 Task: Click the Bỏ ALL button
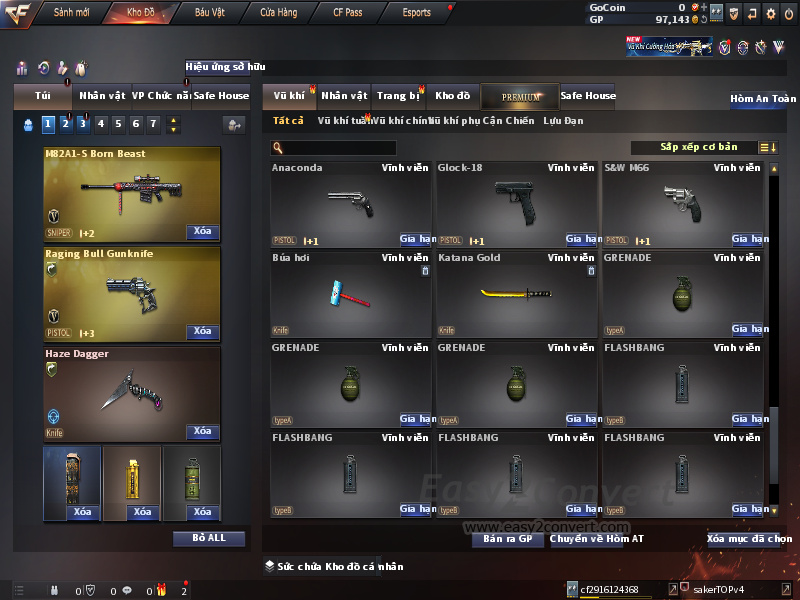click(208, 538)
